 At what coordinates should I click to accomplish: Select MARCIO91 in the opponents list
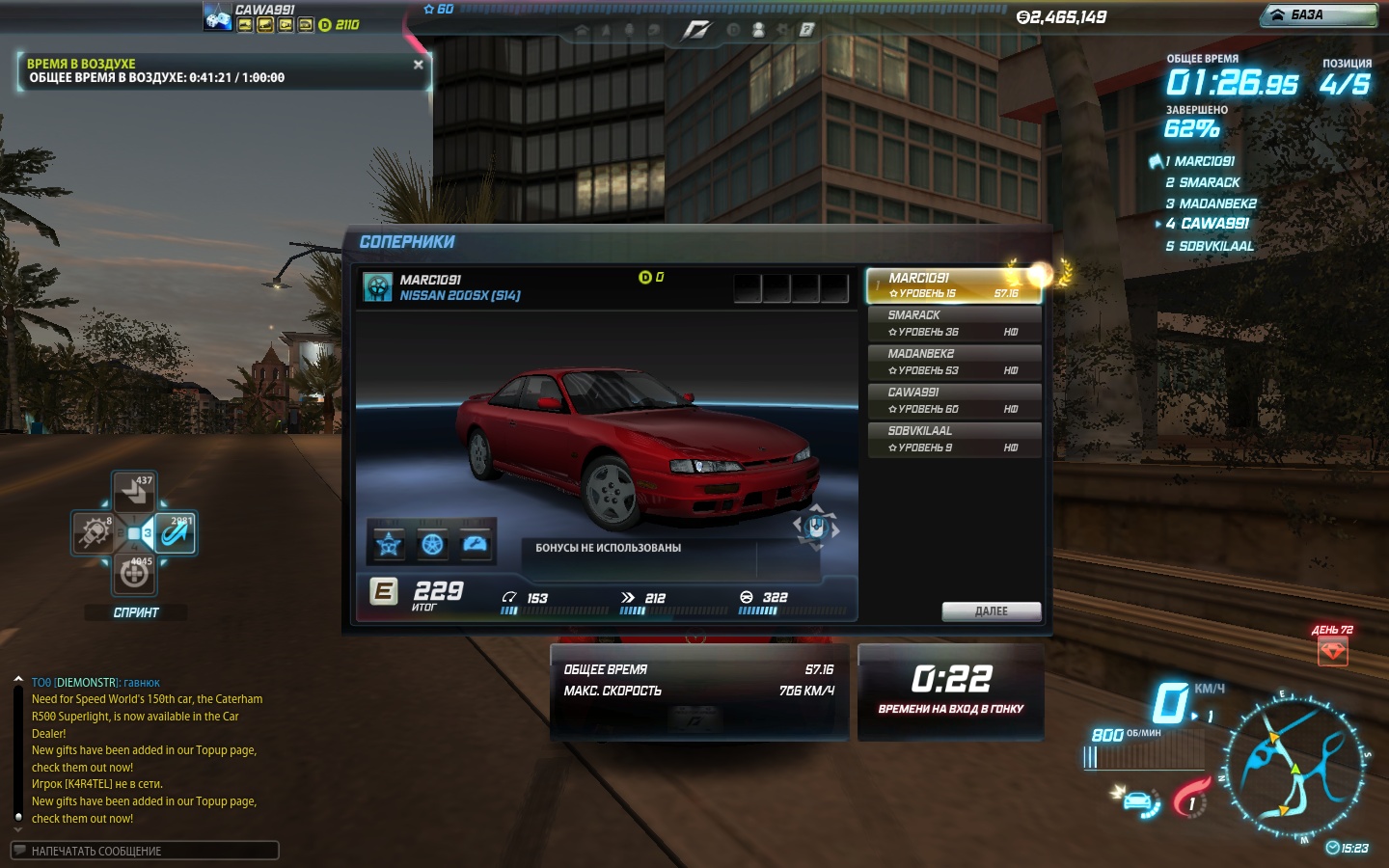point(953,285)
